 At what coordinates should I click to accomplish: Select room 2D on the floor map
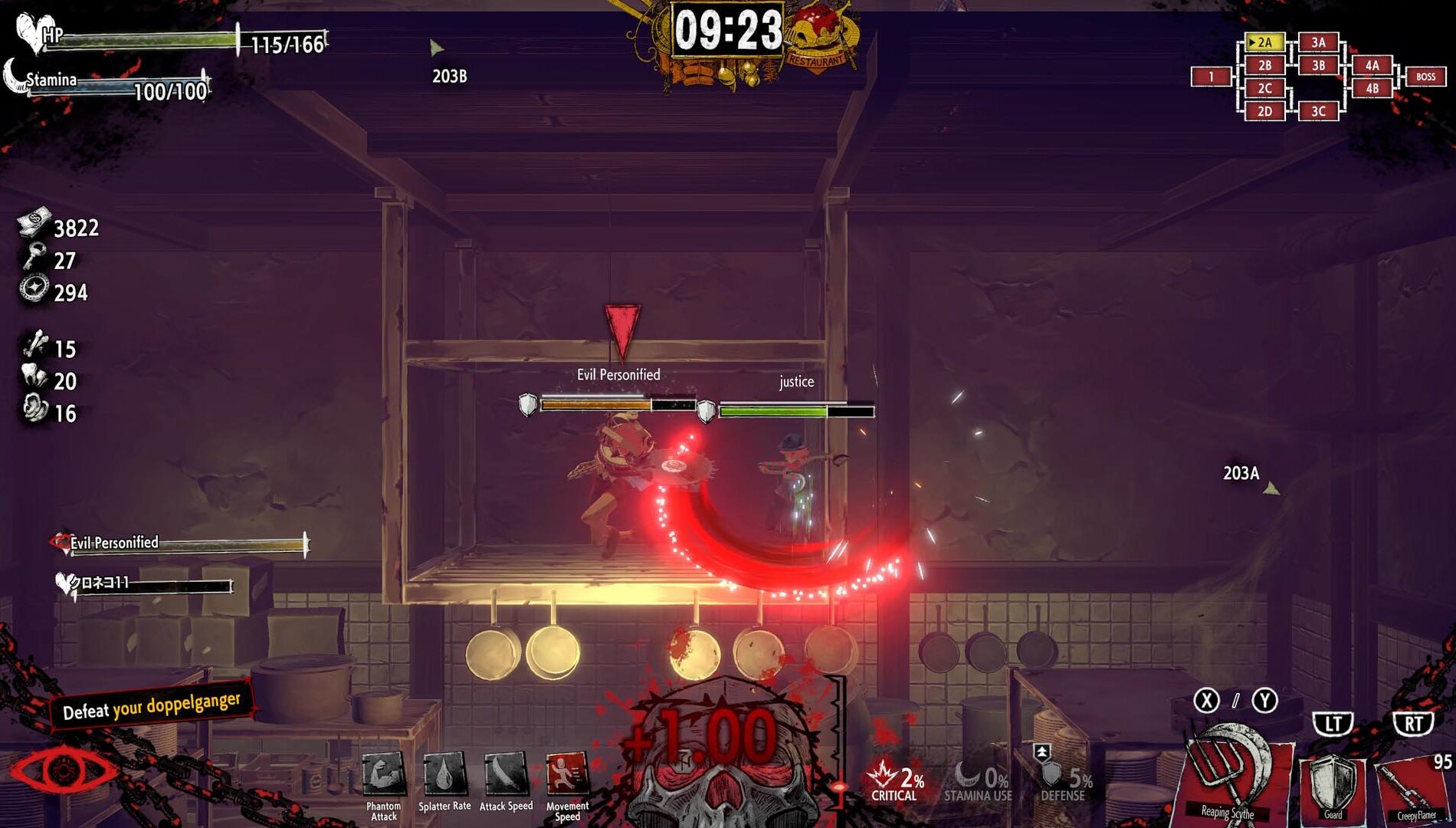pyautogui.click(x=1264, y=111)
